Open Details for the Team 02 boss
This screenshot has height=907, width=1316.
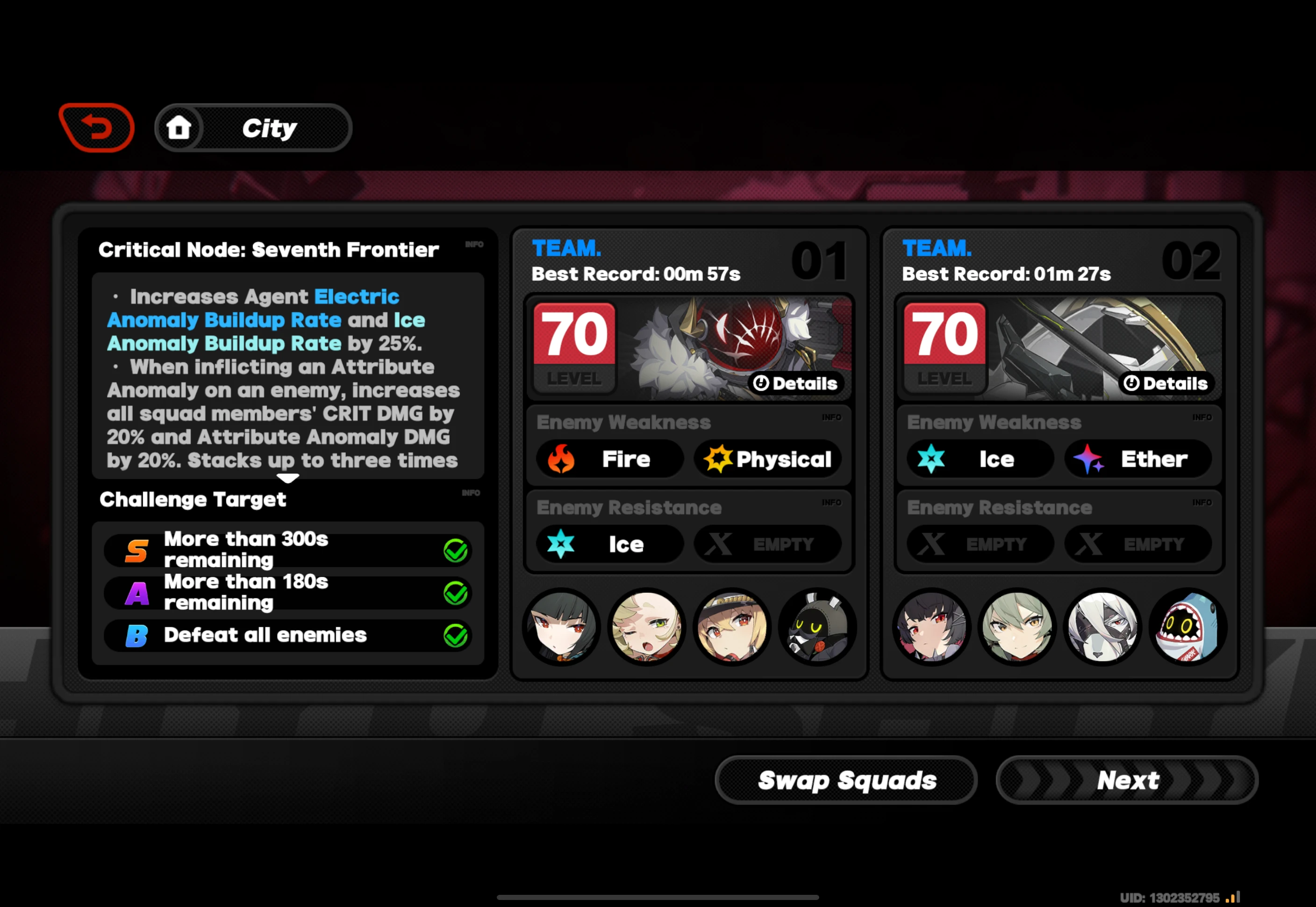pyautogui.click(x=1165, y=383)
